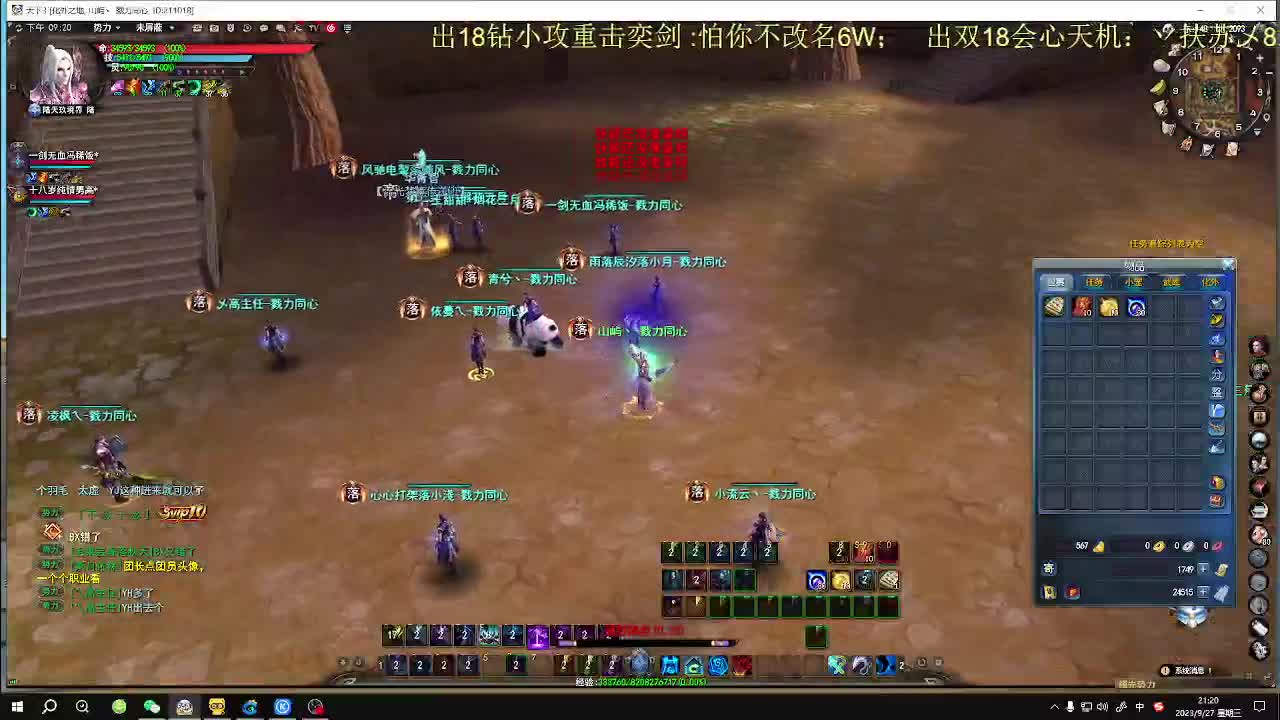Click the 系统消息 button at bottom right

click(x=1190, y=670)
